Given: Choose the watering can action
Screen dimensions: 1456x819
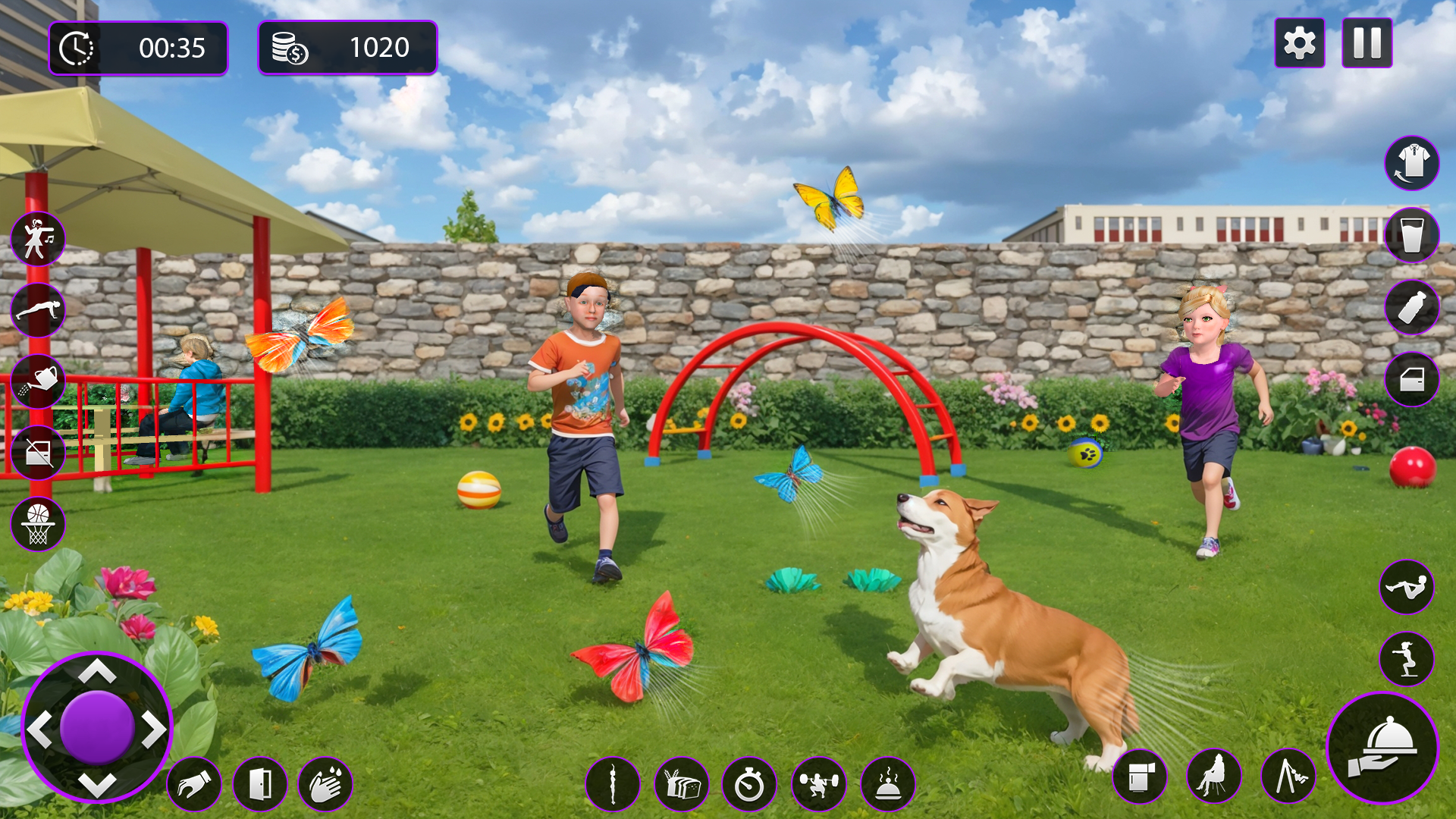Looking at the screenshot, I should (38, 381).
